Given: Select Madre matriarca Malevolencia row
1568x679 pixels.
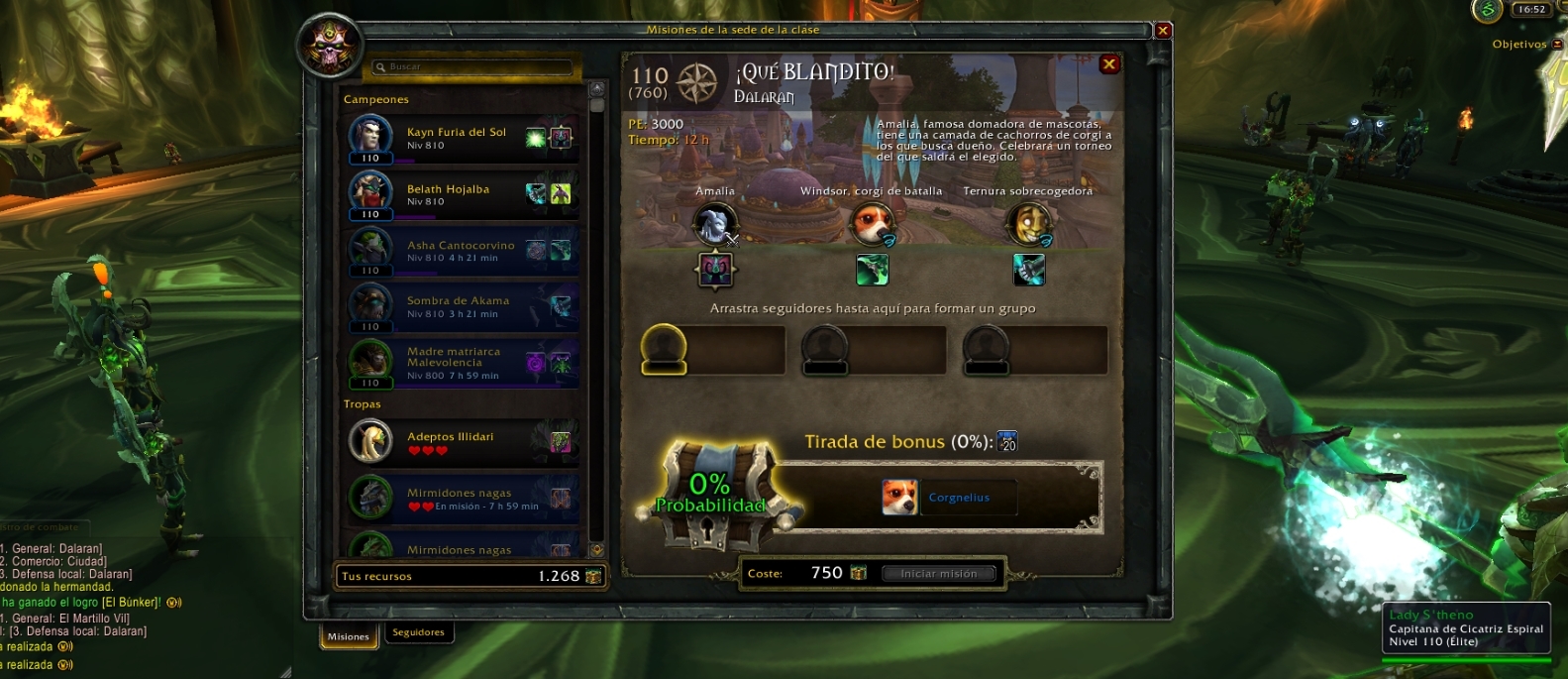Looking at the screenshot, I should [462, 363].
